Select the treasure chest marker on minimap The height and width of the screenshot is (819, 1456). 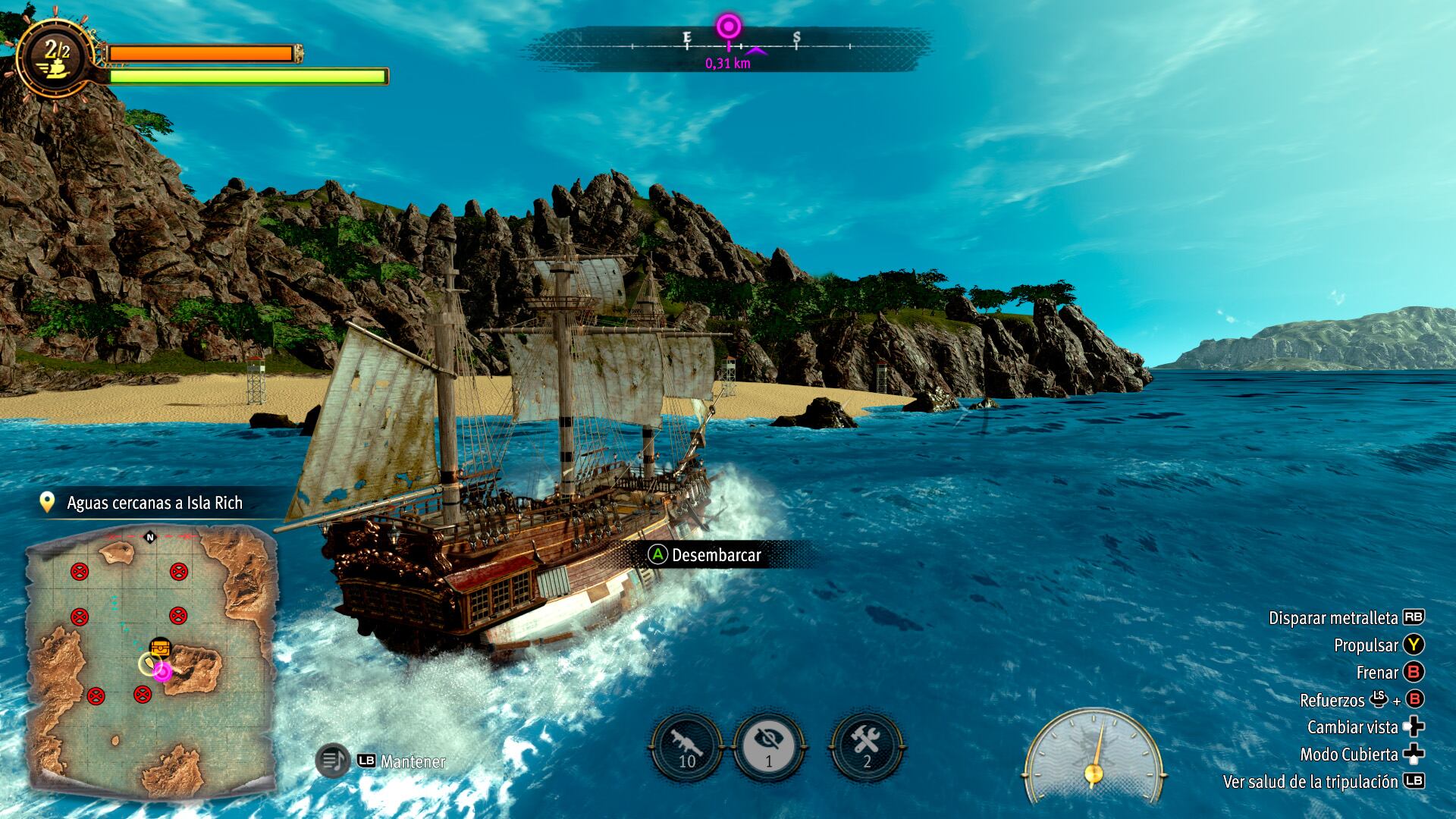pyautogui.click(x=160, y=648)
